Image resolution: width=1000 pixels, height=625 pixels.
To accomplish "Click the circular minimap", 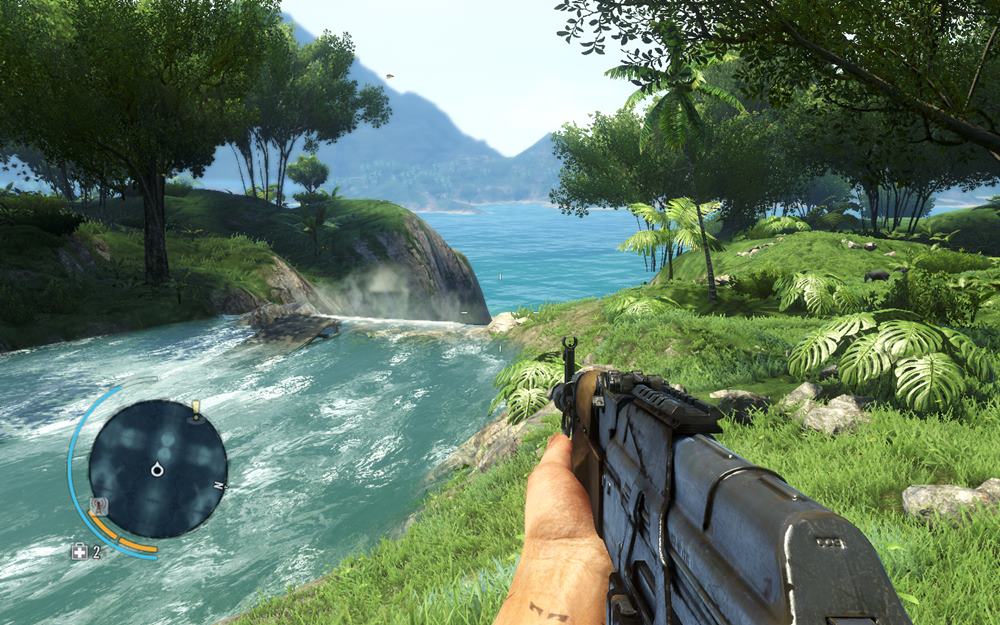I will pos(157,468).
